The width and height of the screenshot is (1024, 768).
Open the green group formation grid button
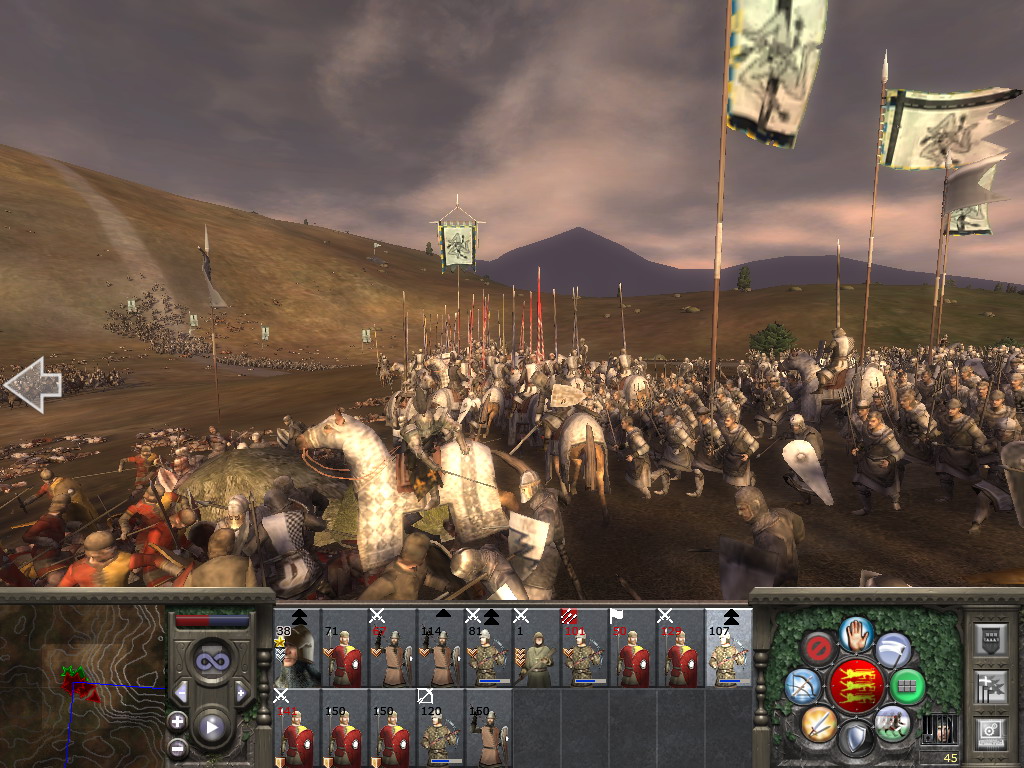pyautogui.click(x=907, y=686)
